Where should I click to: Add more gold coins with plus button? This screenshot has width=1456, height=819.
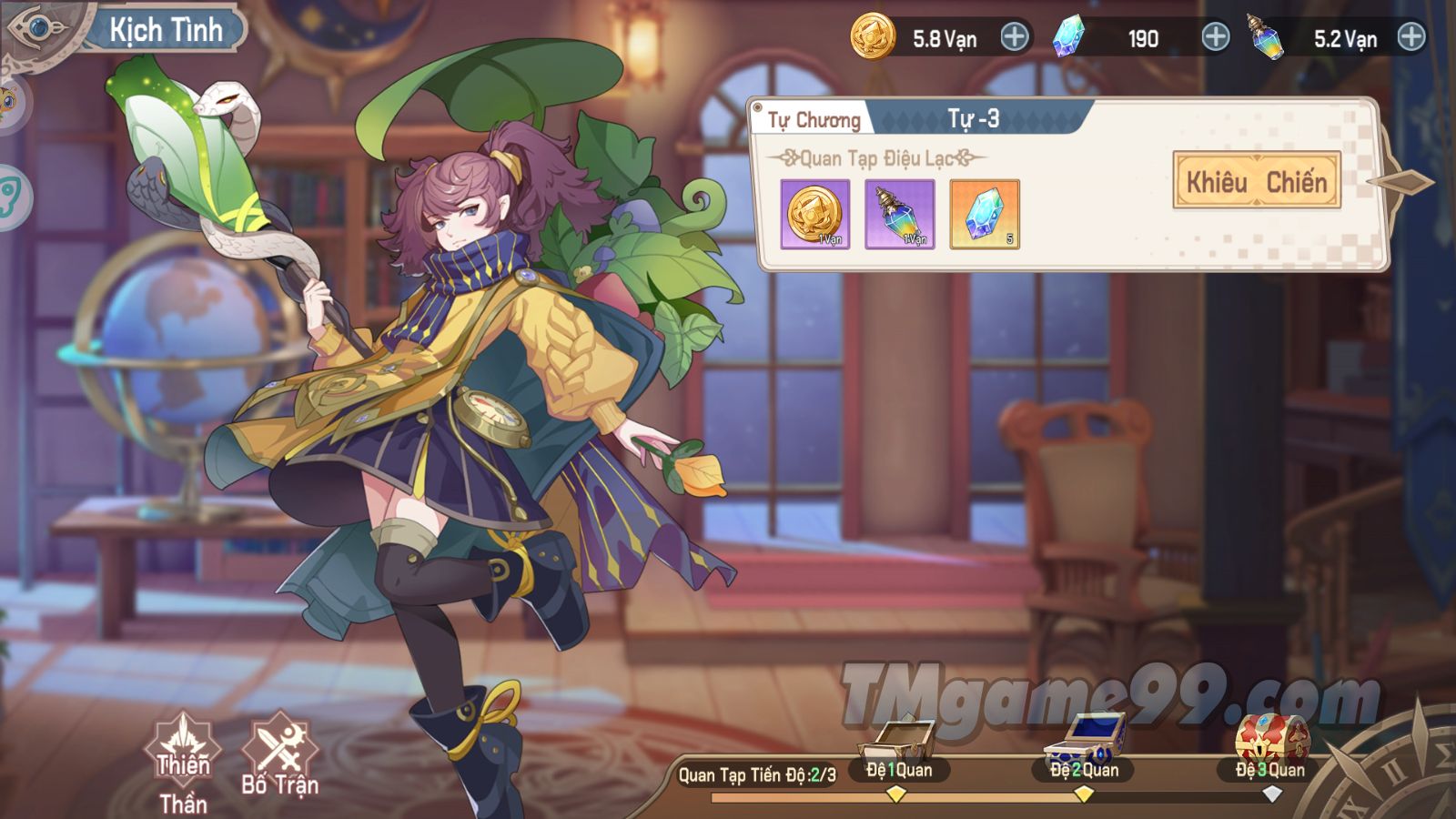point(1014,37)
